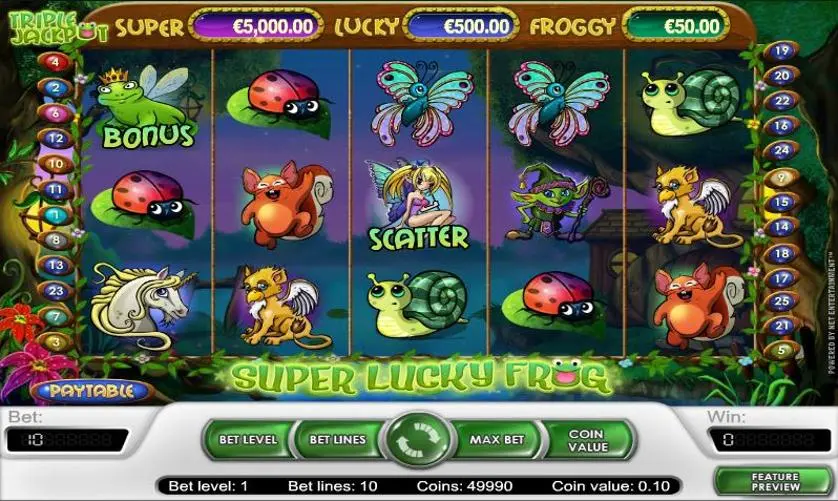Image resolution: width=838 pixels, height=501 pixels.
Task: Select payline marker number 19
Action: click(x=783, y=50)
